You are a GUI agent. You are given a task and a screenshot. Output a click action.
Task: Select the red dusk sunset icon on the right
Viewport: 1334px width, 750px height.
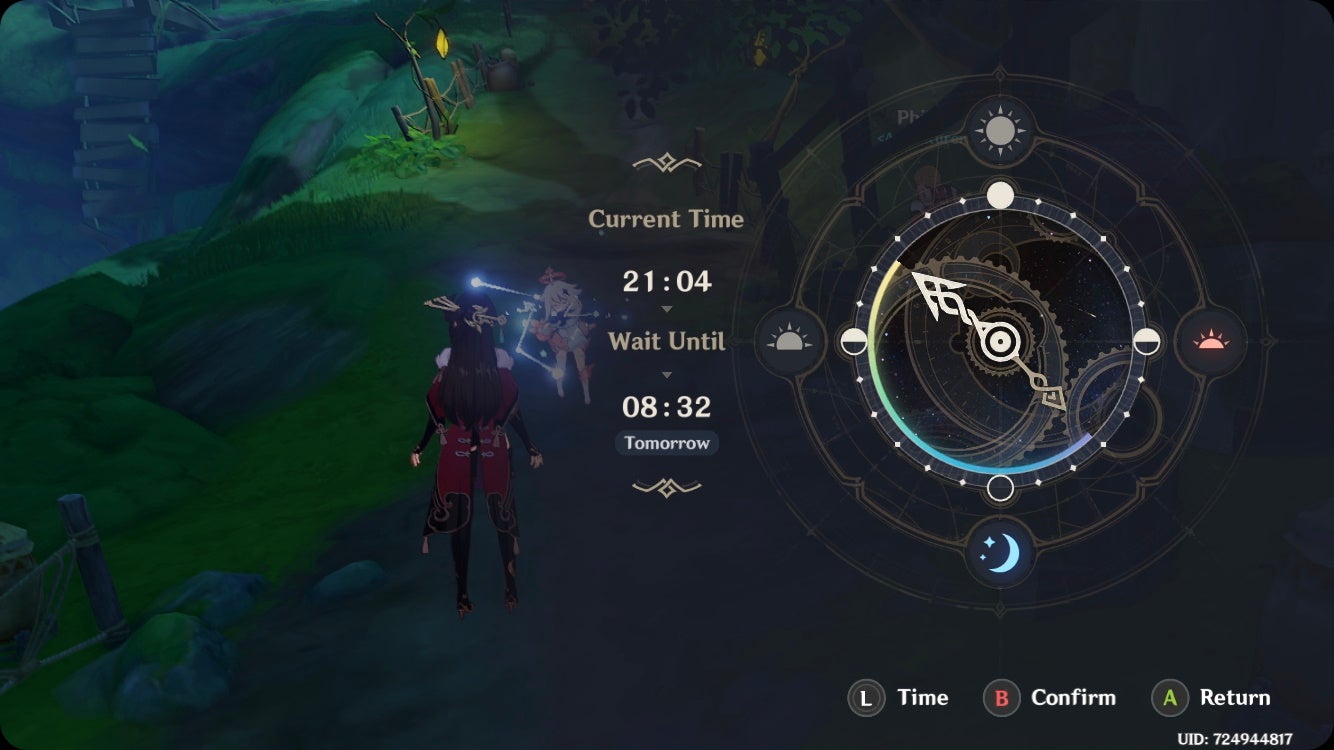pyautogui.click(x=1210, y=342)
